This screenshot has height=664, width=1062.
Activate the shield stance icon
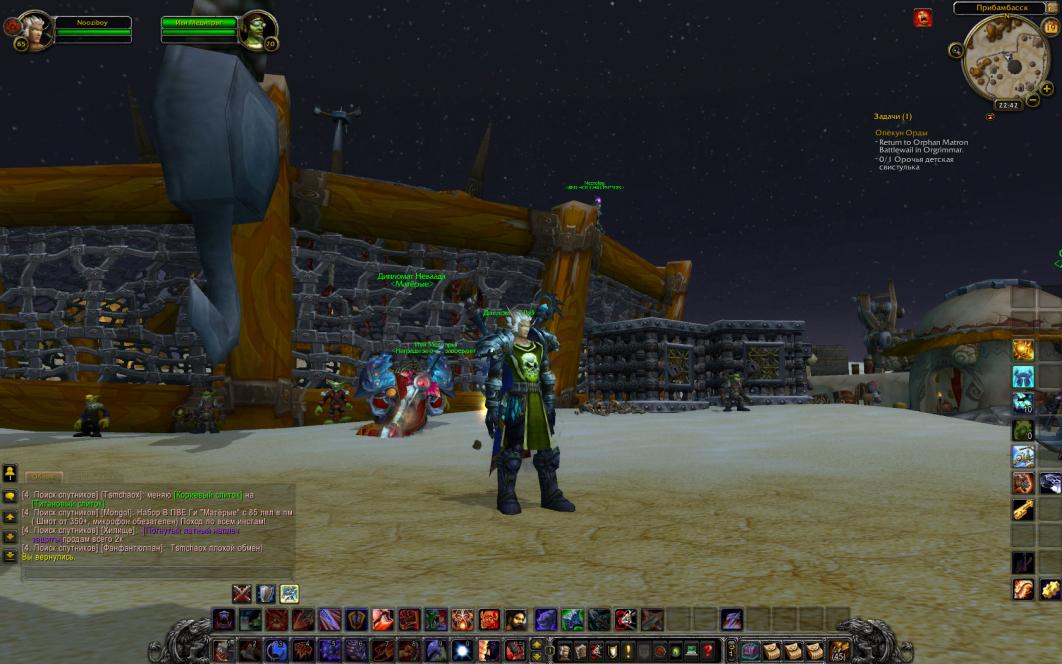click(x=265, y=593)
